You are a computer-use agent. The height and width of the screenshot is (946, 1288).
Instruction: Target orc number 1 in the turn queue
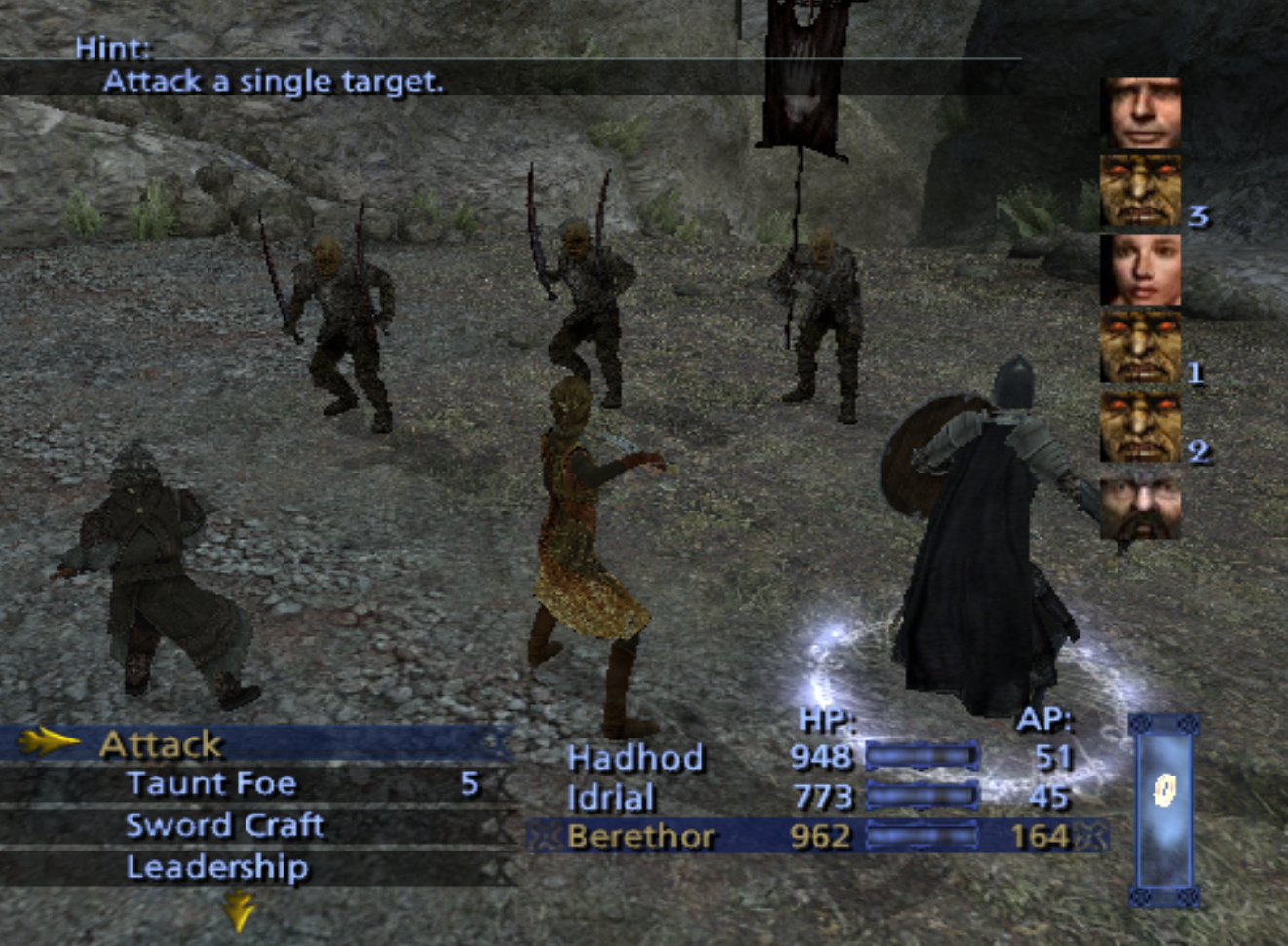point(1140,347)
